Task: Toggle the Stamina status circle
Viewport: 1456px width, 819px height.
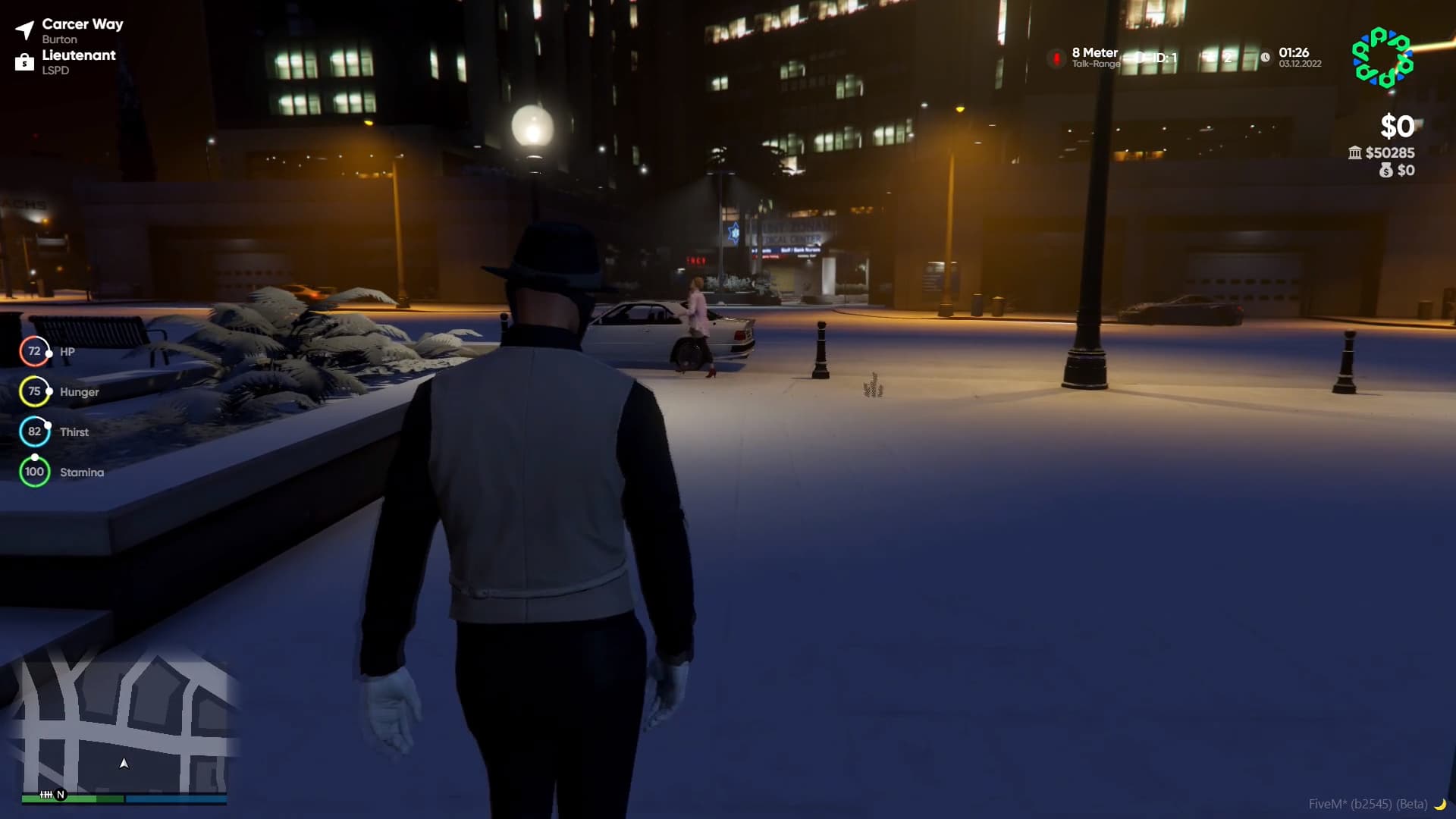Action: tap(34, 471)
